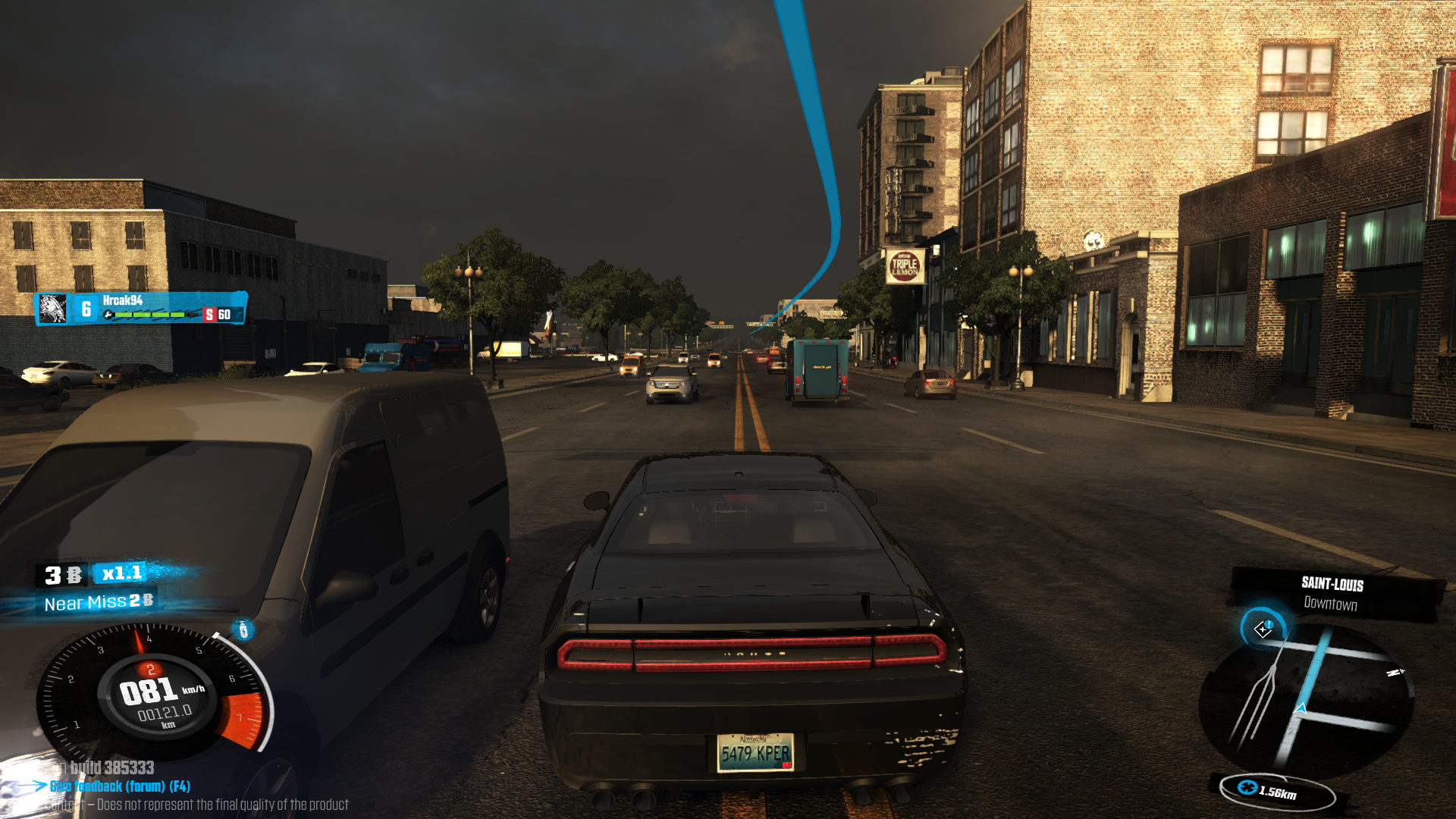Open the Give feedback (forum) link
The image size is (1456, 819).
click(120, 786)
